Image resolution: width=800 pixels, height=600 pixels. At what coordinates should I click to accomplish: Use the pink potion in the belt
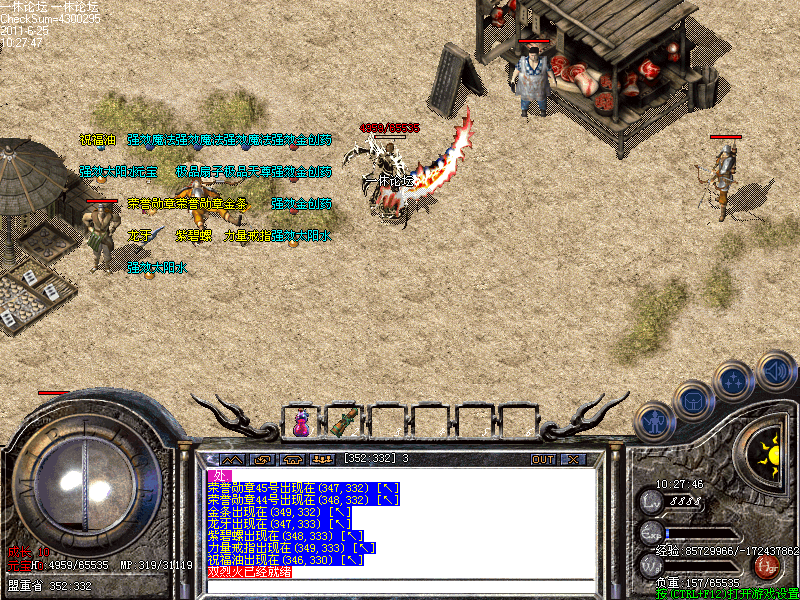click(x=301, y=423)
